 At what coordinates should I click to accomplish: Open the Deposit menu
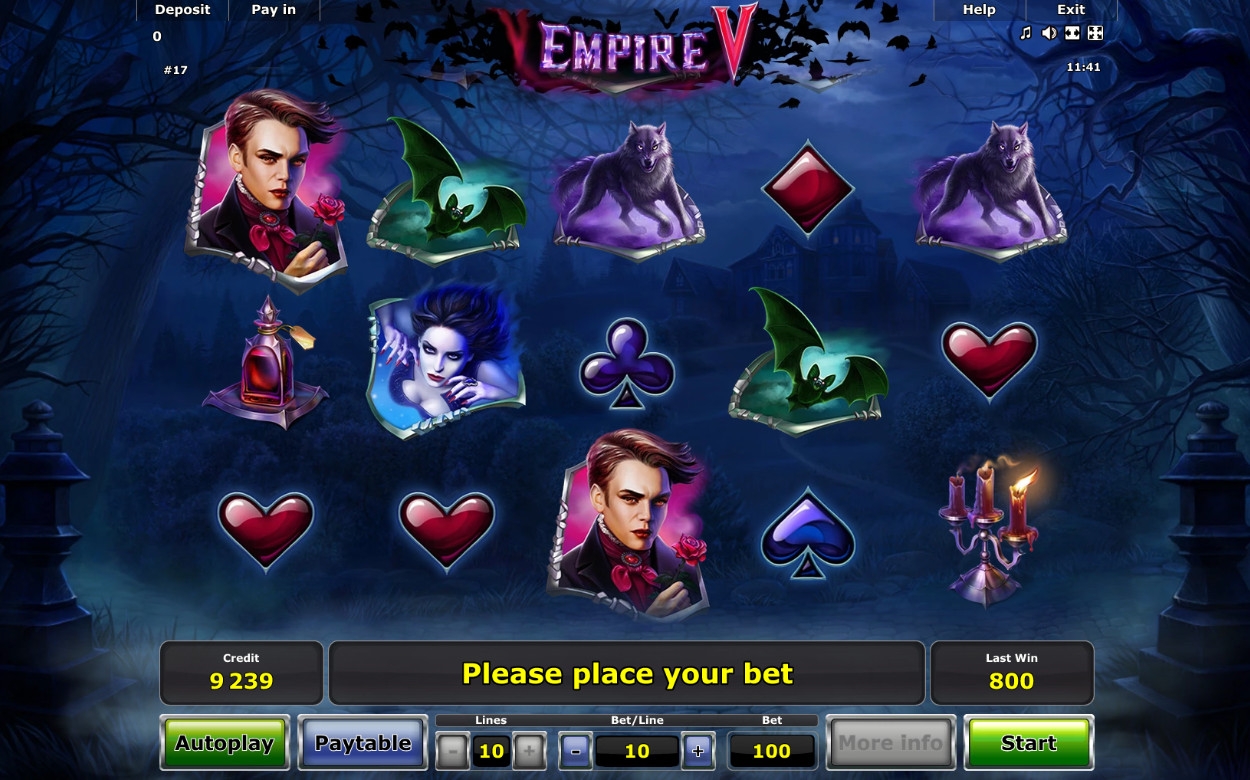click(182, 10)
